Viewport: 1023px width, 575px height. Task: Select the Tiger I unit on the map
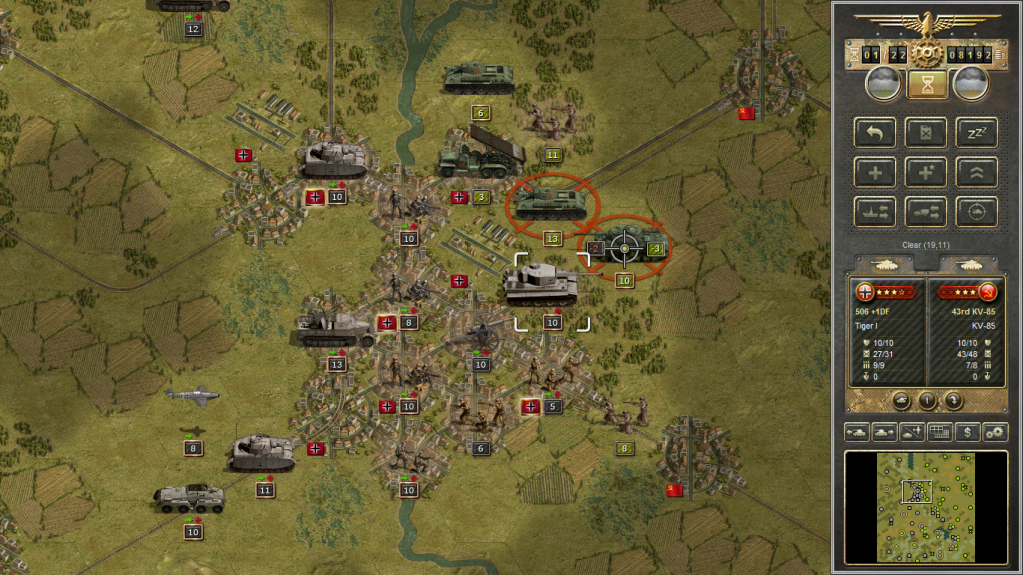541,284
